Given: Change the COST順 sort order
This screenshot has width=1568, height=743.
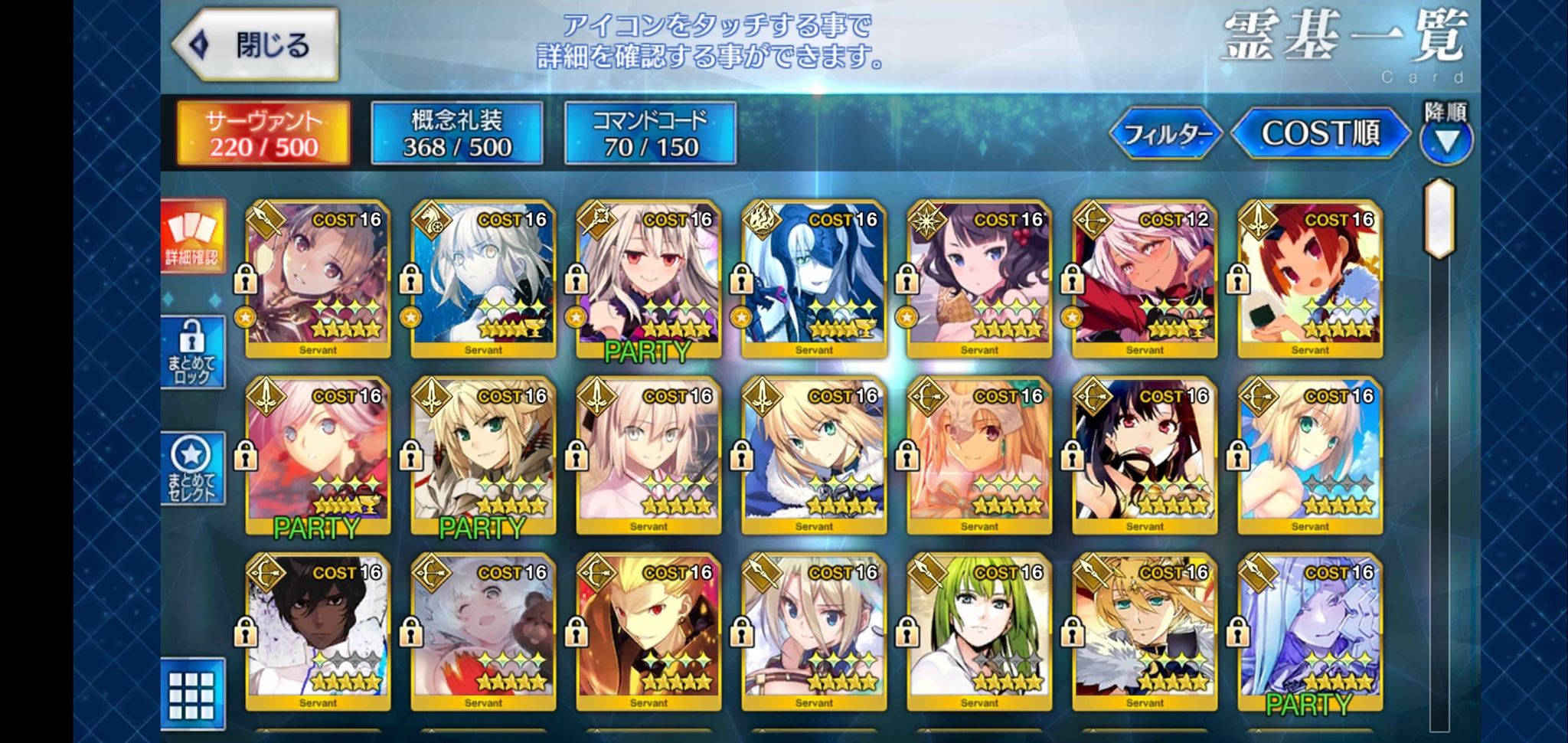Looking at the screenshot, I should (x=1320, y=133).
